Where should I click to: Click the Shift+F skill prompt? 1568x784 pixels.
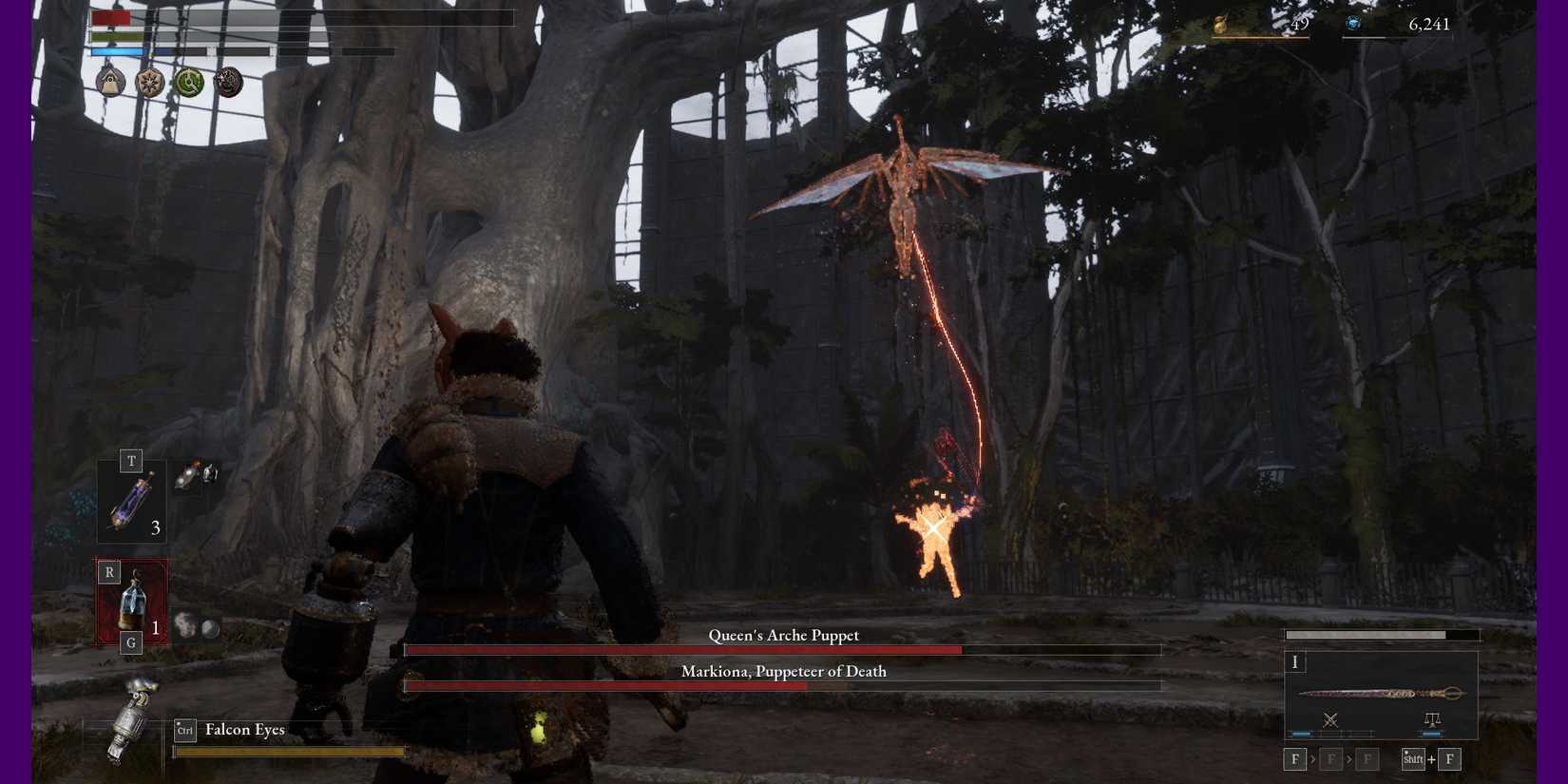pyautogui.click(x=1413, y=759)
